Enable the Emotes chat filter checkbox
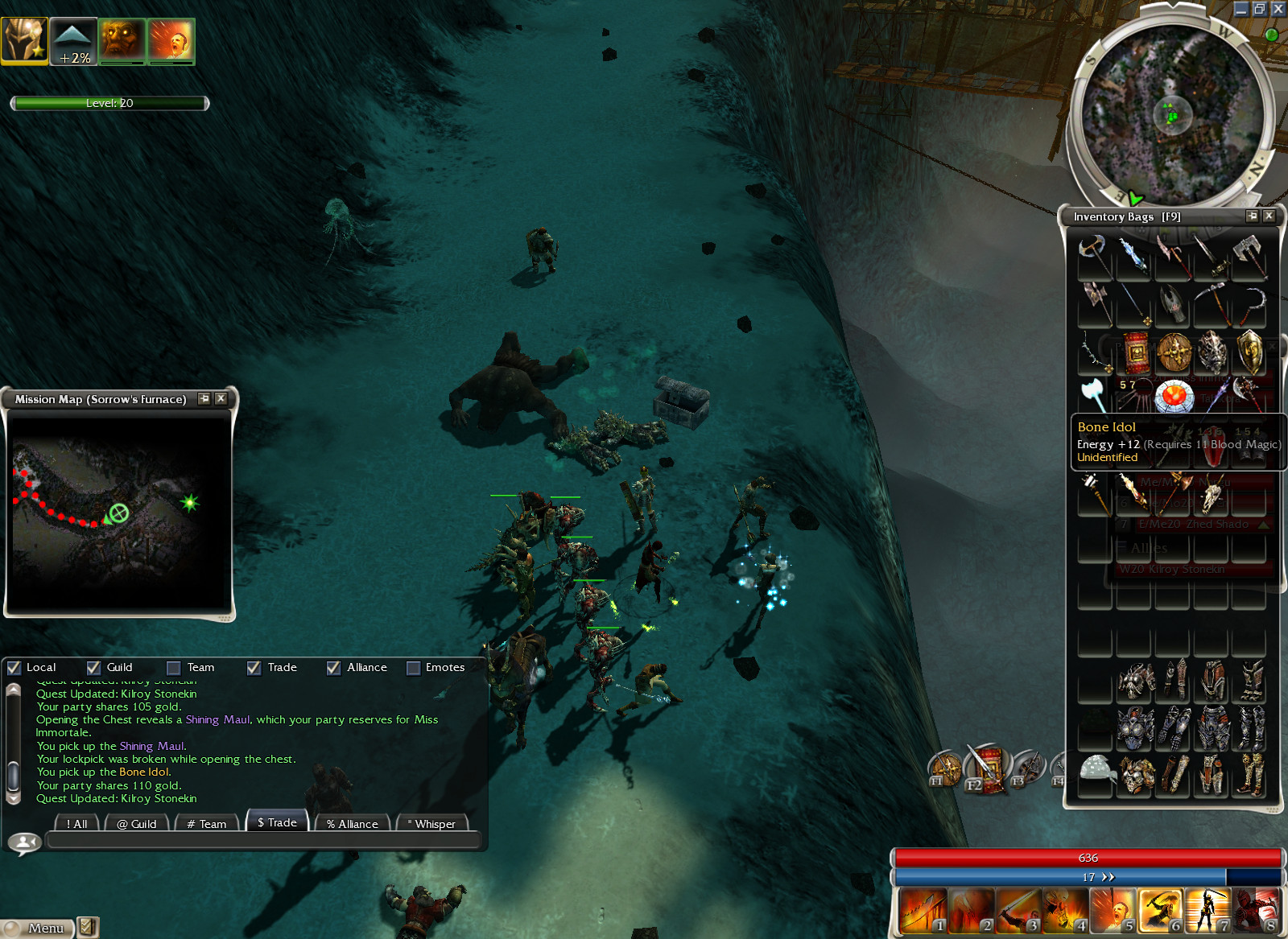The image size is (1288, 939). click(413, 668)
